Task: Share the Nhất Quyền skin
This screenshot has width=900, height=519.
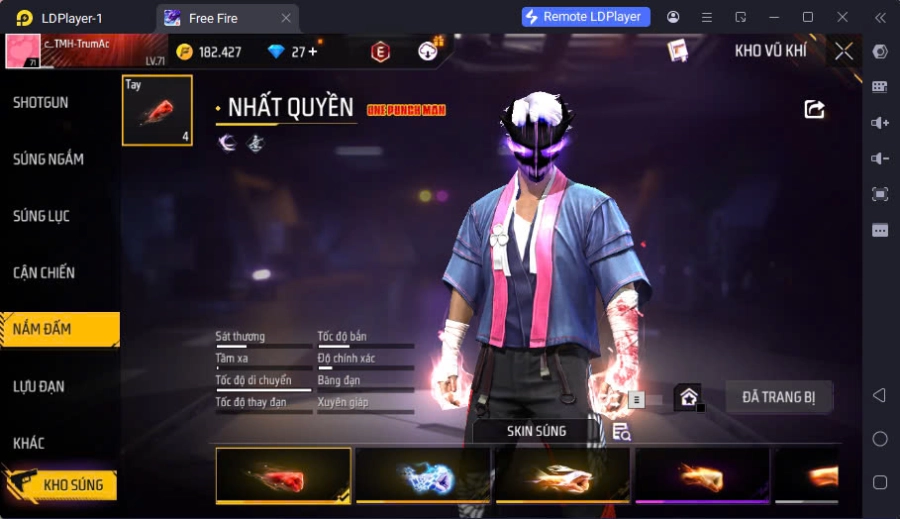Action: [x=815, y=109]
